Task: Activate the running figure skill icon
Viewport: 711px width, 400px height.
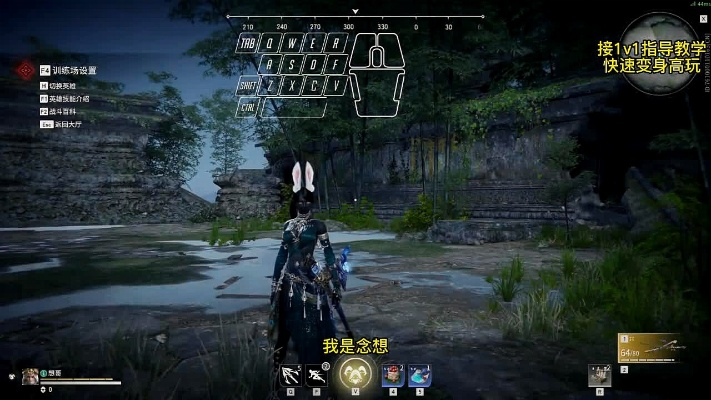Action: coord(320,374)
